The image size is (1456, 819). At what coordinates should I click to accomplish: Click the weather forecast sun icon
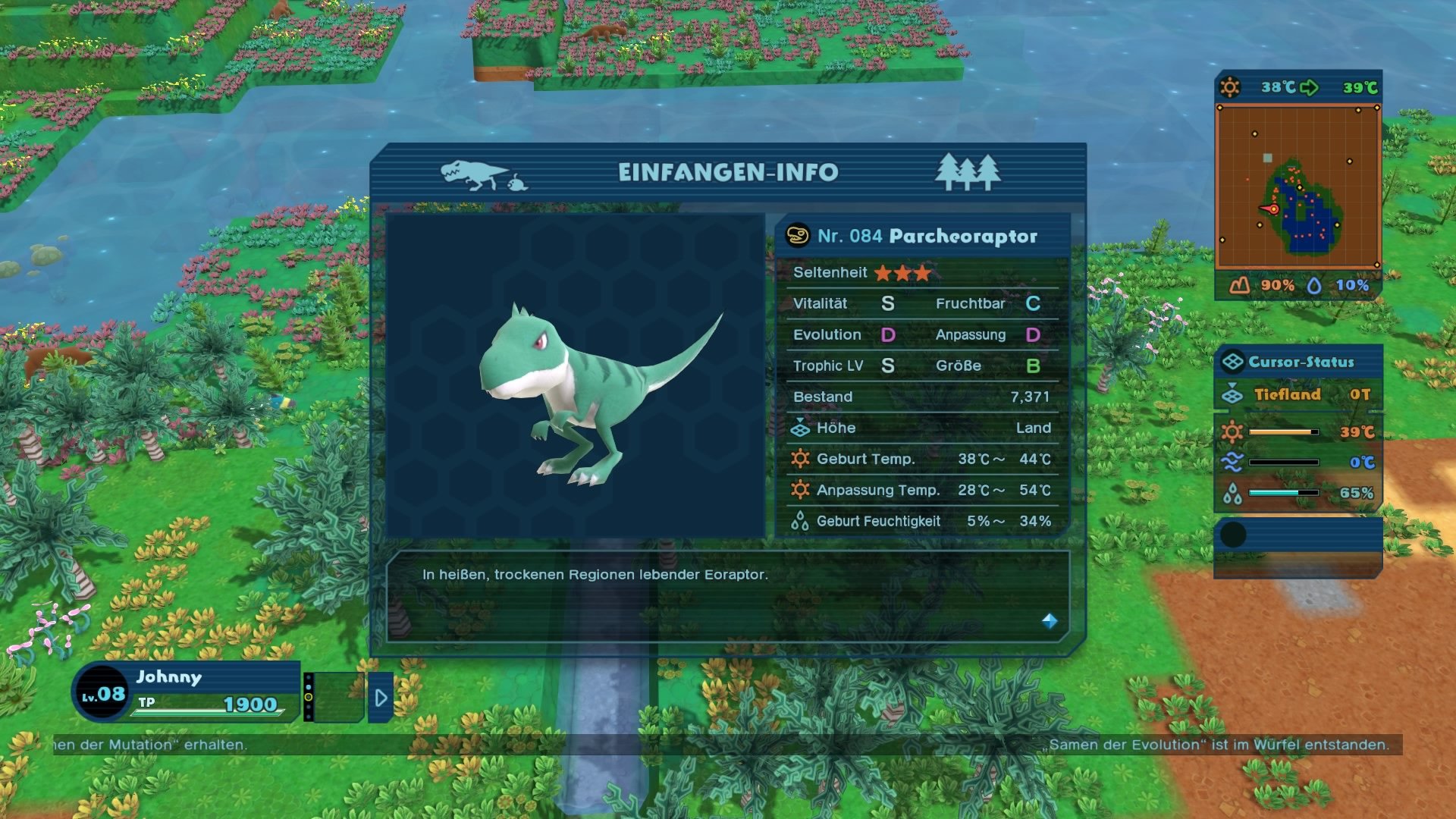pyautogui.click(x=1231, y=87)
